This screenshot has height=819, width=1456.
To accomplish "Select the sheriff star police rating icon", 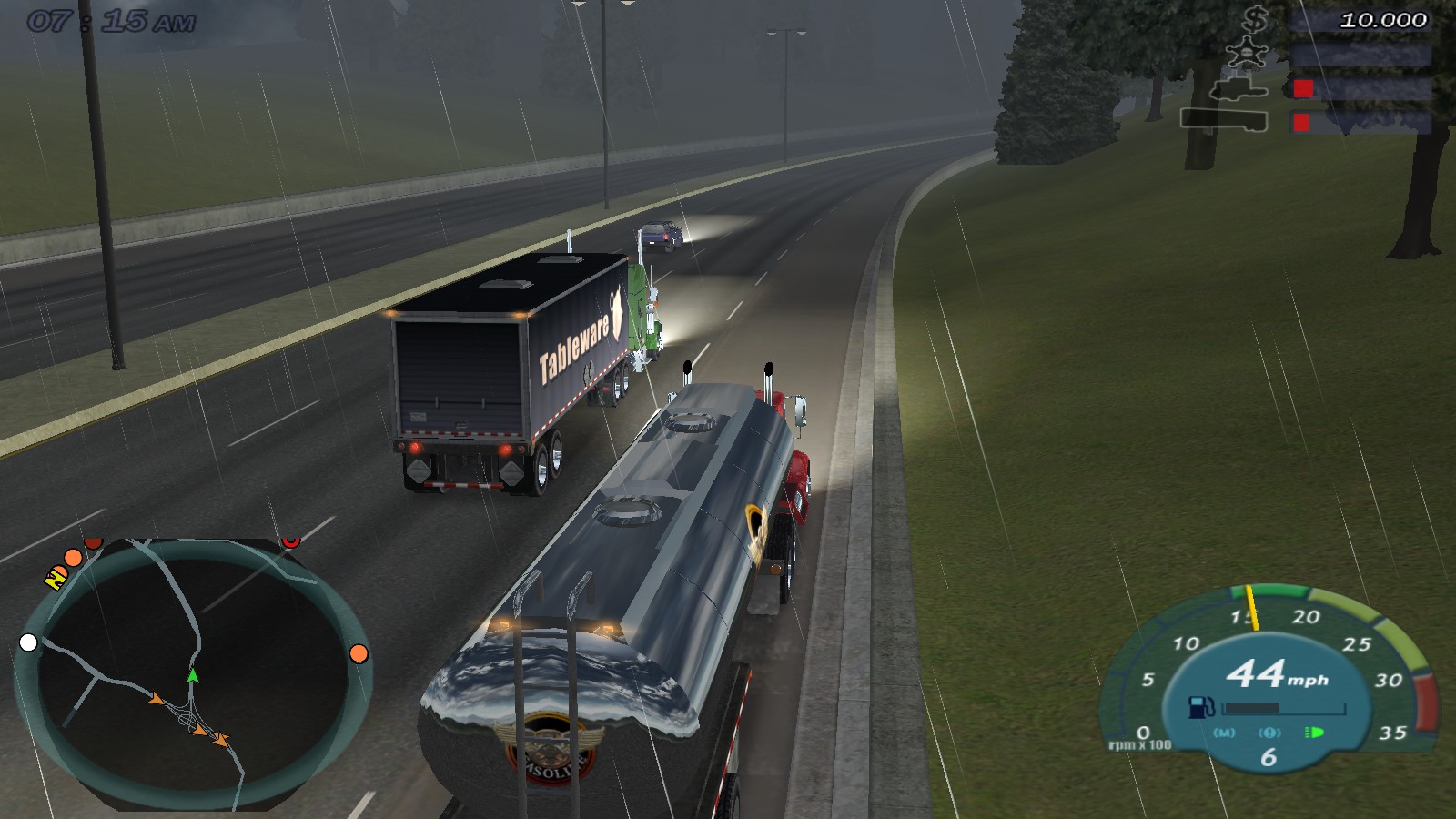I will [x=1246, y=52].
